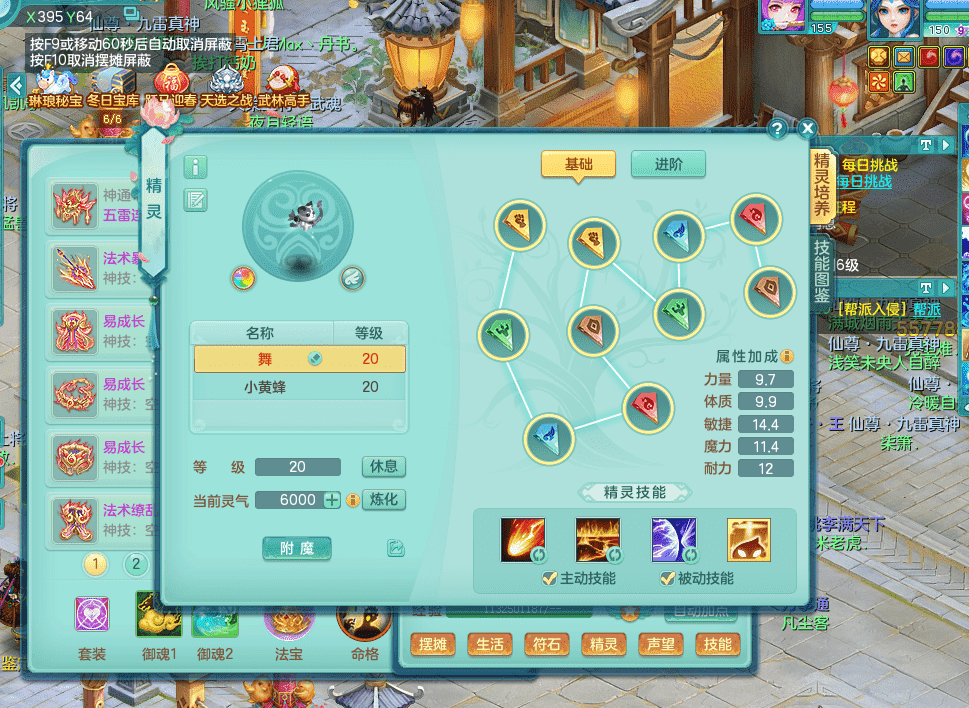Click the 休息 rest button
The height and width of the screenshot is (708, 969).
[383, 467]
